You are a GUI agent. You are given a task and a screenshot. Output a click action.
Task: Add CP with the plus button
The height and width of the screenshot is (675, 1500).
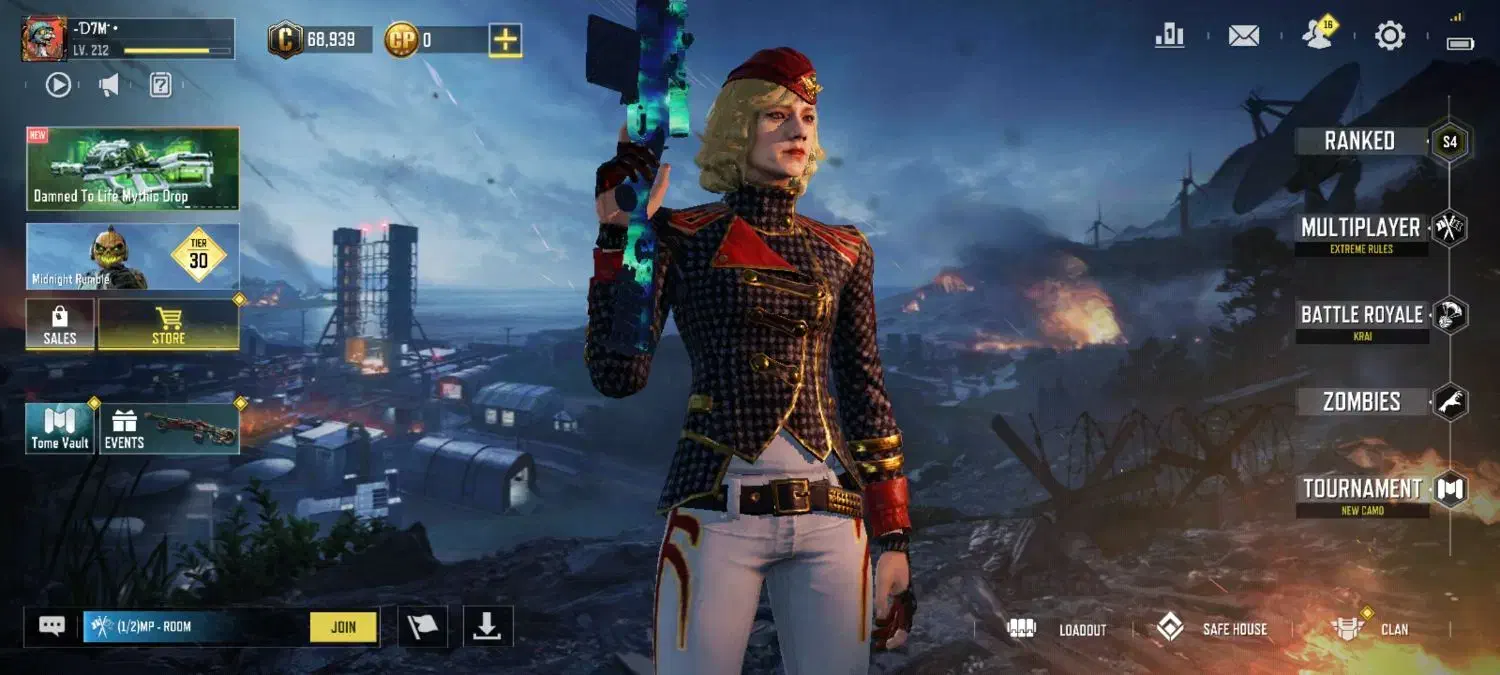[505, 40]
